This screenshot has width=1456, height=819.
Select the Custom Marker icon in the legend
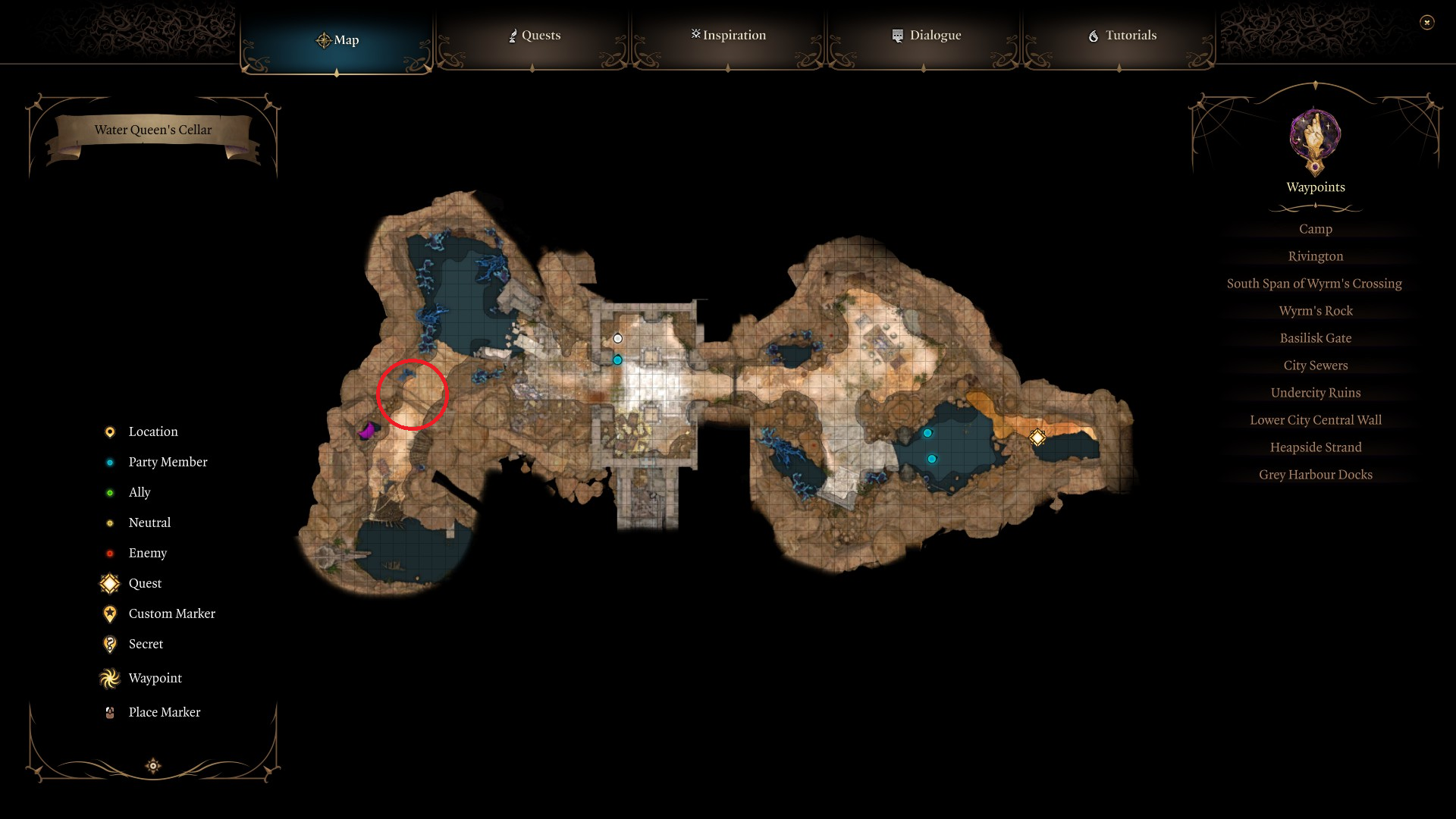click(109, 613)
